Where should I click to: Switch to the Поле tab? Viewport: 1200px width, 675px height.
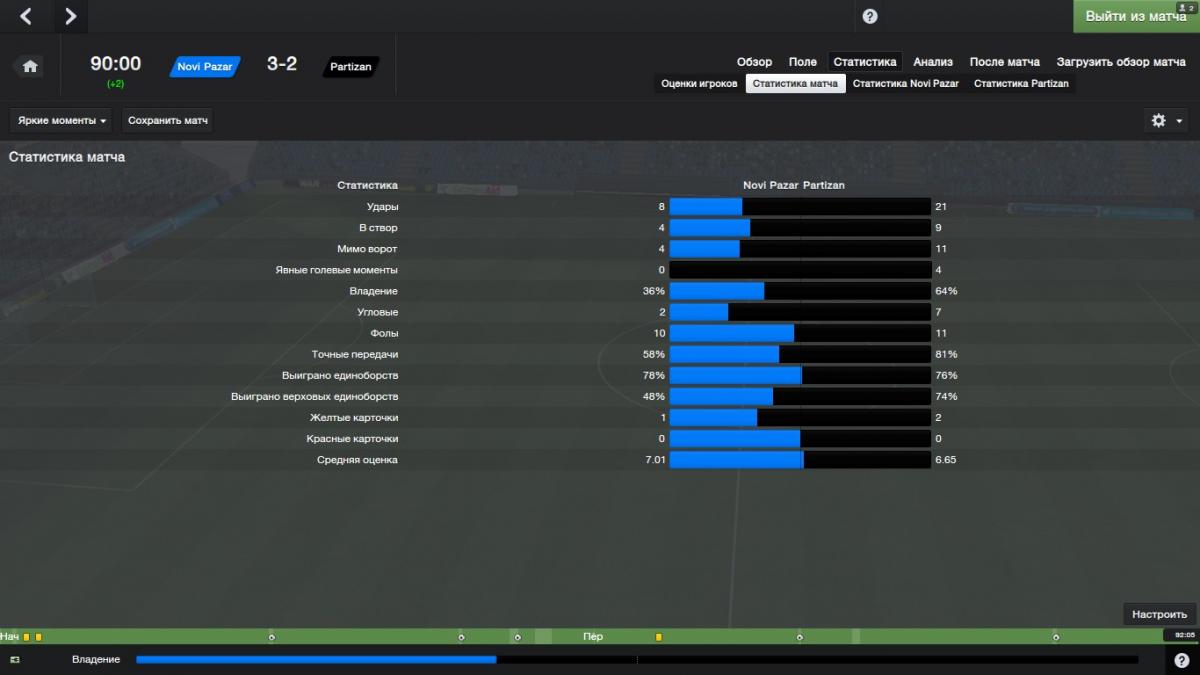click(802, 62)
